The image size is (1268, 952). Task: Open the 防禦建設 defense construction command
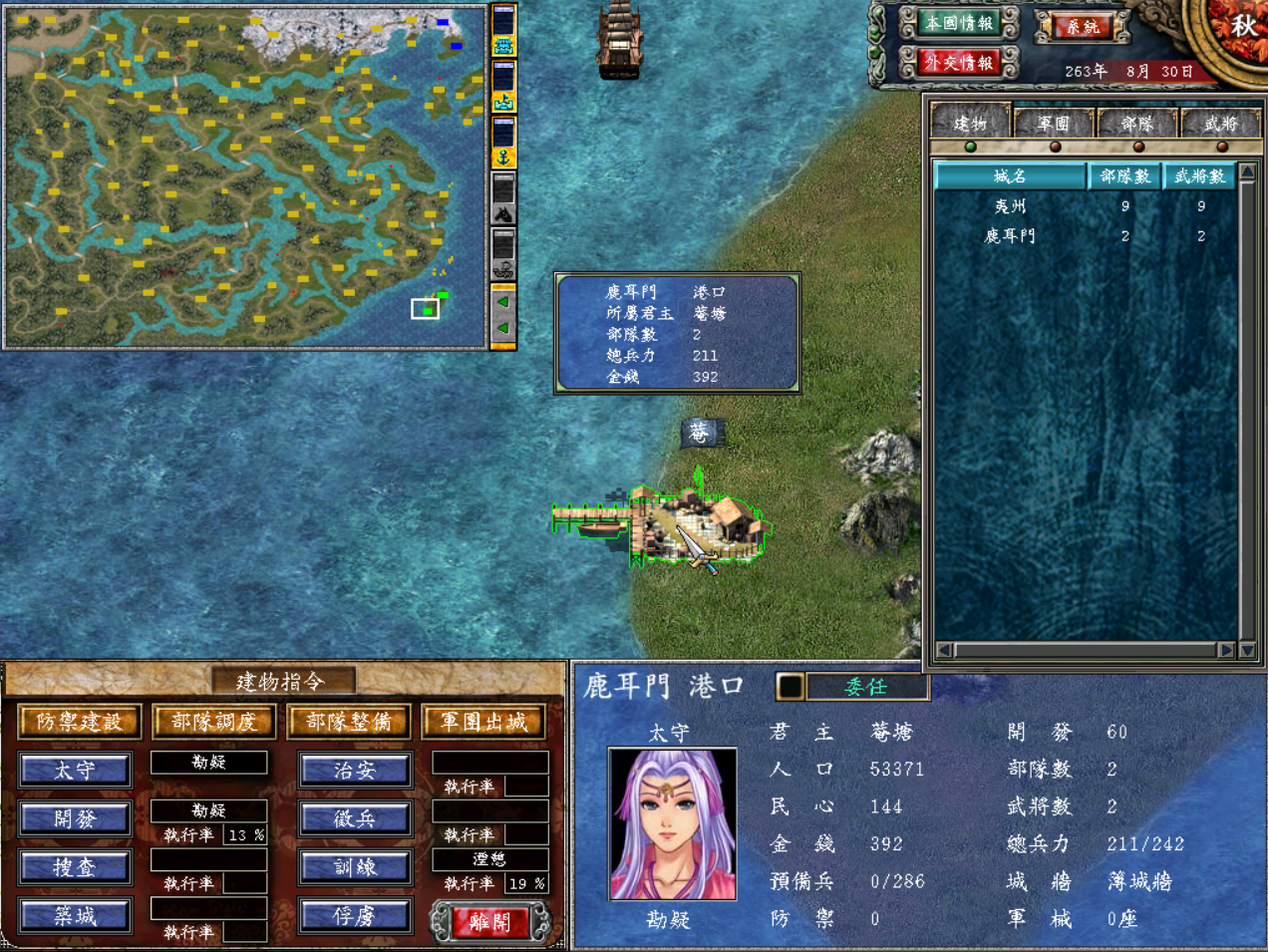[79, 722]
